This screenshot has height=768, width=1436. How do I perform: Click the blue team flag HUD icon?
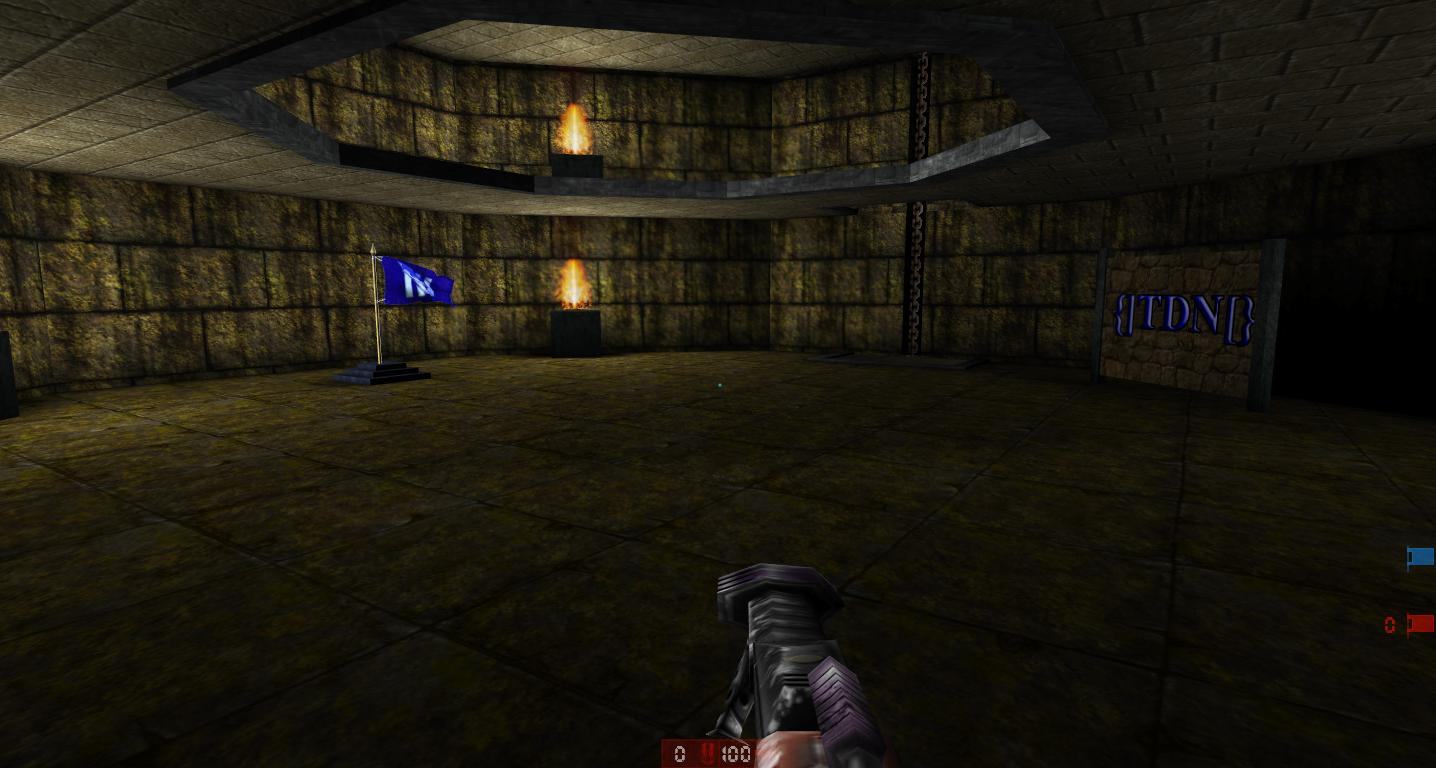[x=1419, y=558]
